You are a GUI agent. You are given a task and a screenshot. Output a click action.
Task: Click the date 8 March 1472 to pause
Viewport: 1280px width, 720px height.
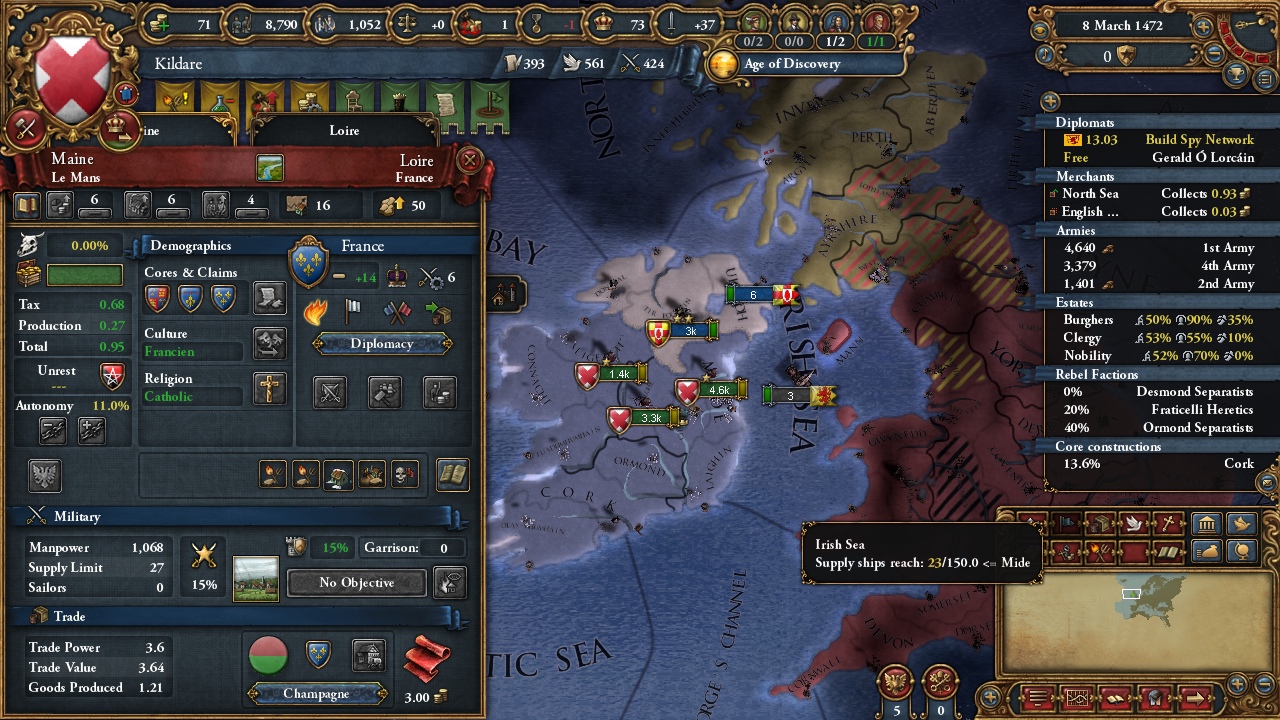point(1122,26)
